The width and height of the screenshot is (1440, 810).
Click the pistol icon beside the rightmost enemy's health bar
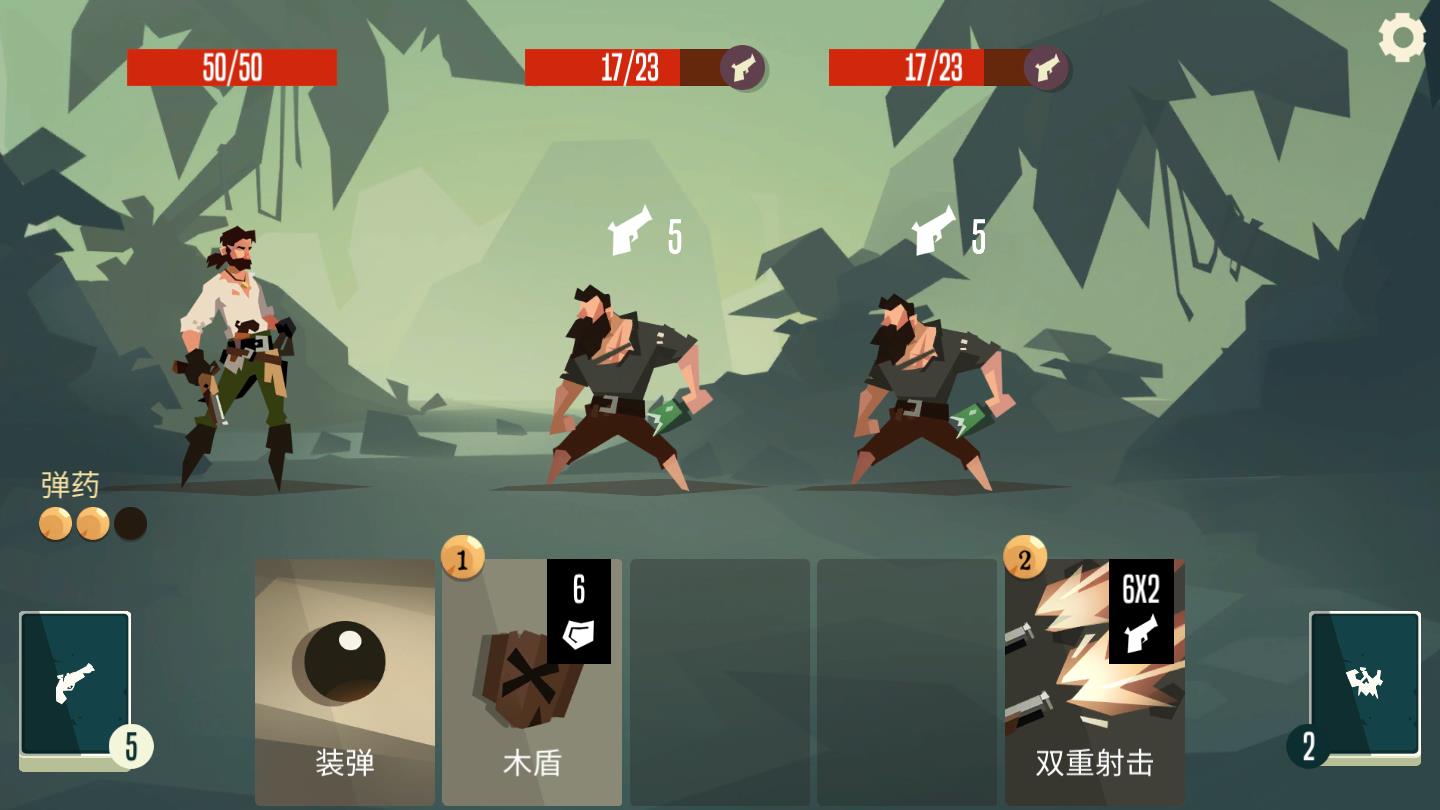click(1046, 70)
